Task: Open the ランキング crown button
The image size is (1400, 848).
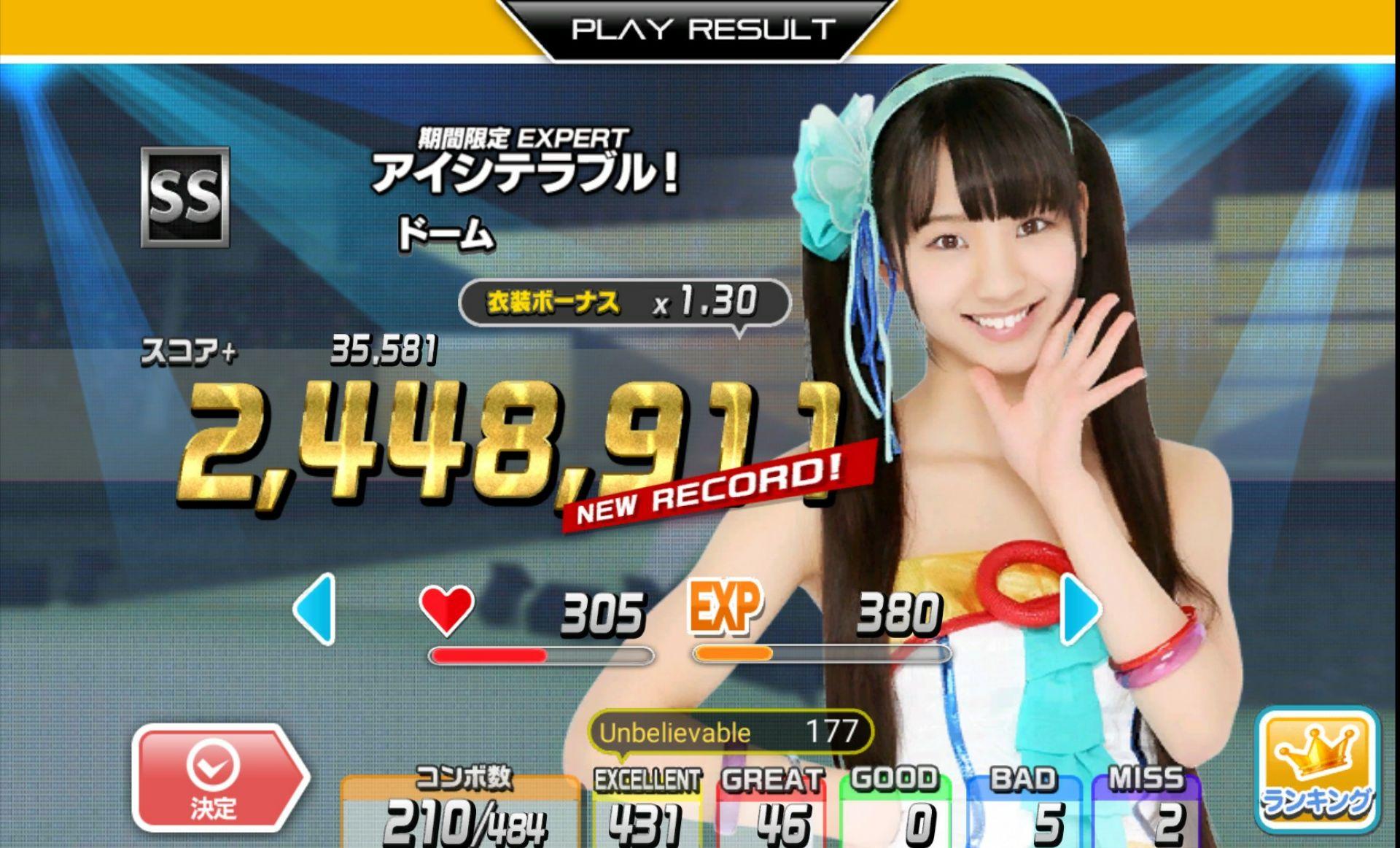Action: [1318, 771]
